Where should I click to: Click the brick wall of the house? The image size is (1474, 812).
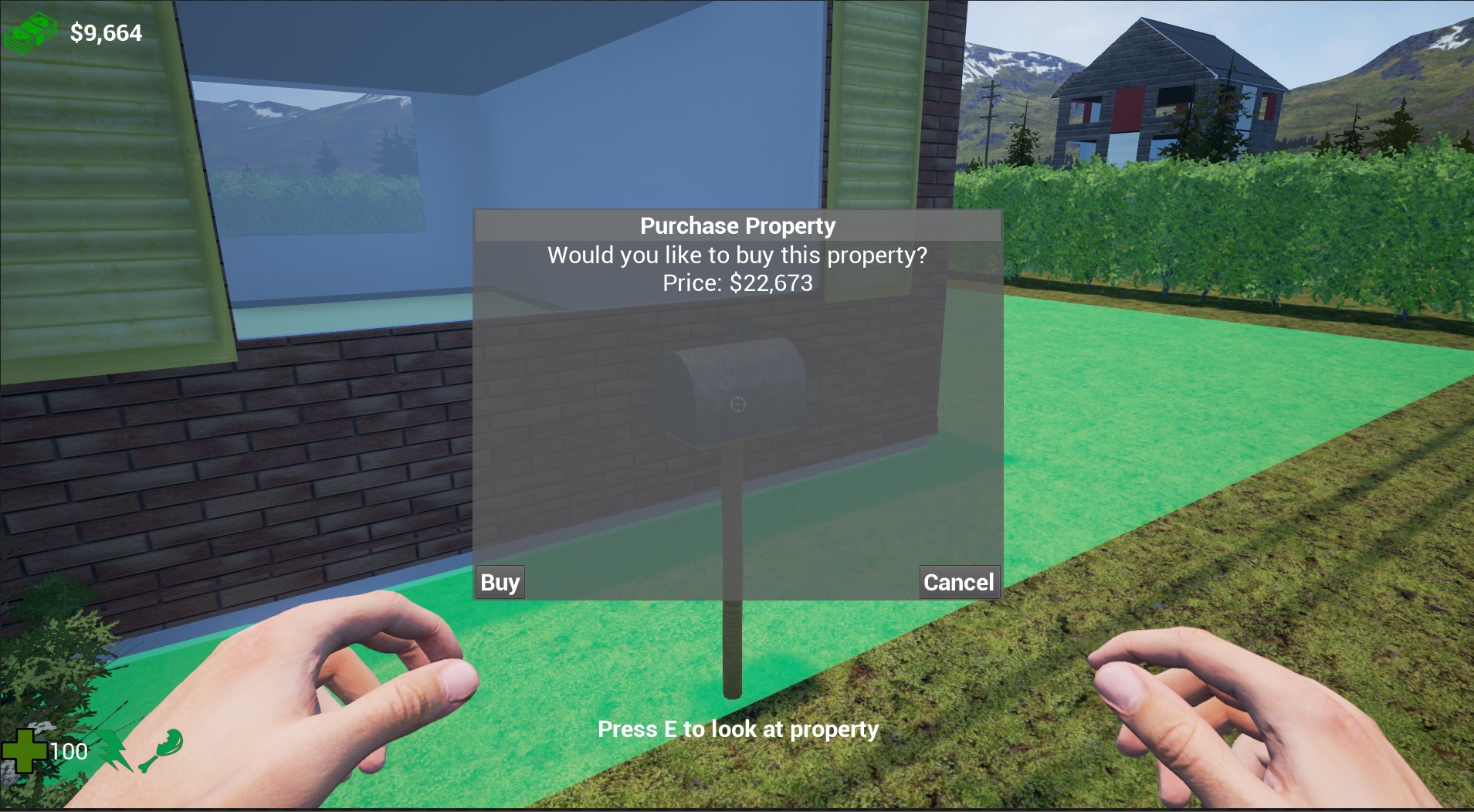point(232,463)
